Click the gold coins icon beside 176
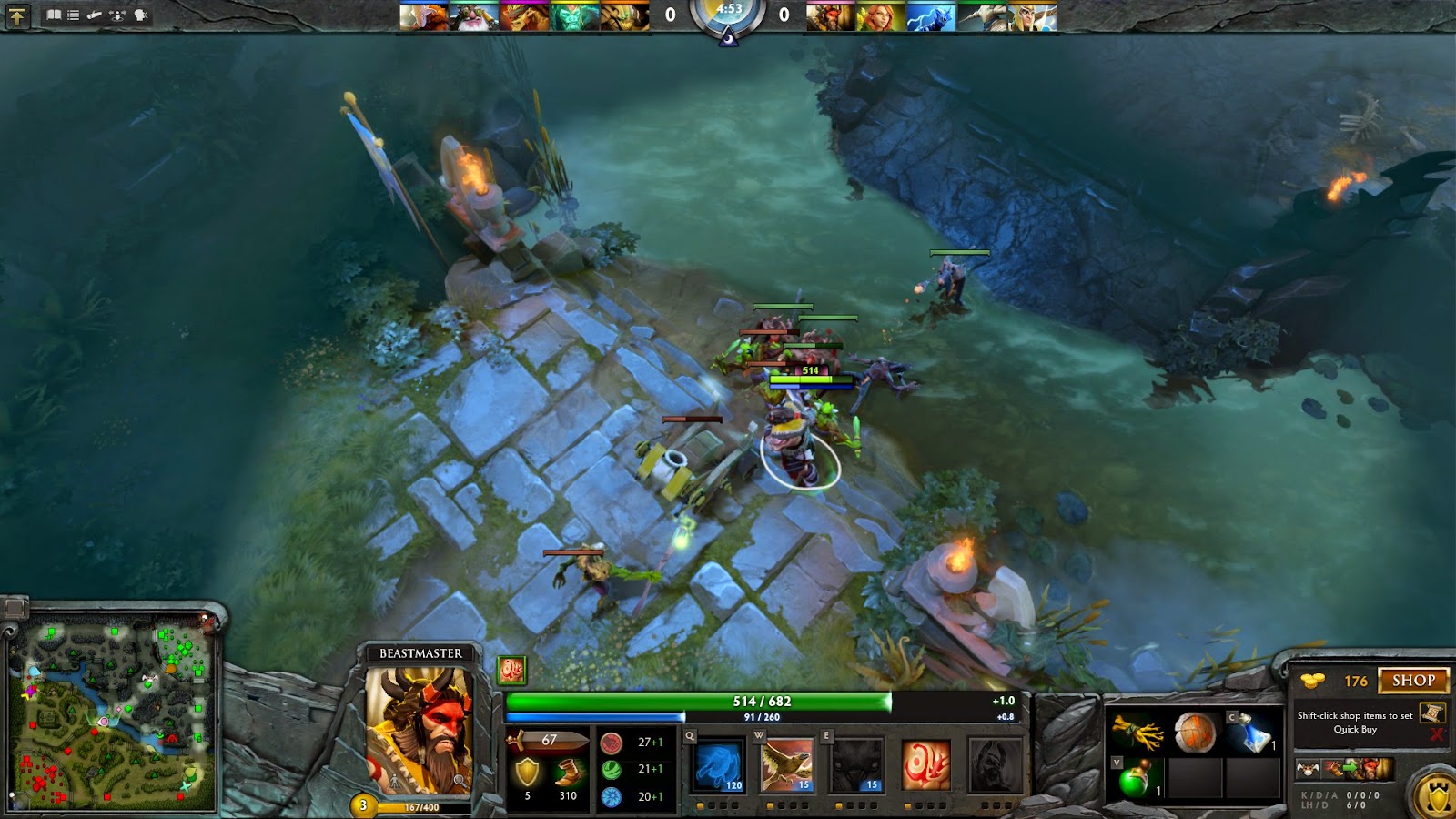The width and height of the screenshot is (1456, 819). [x=1311, y=680]
